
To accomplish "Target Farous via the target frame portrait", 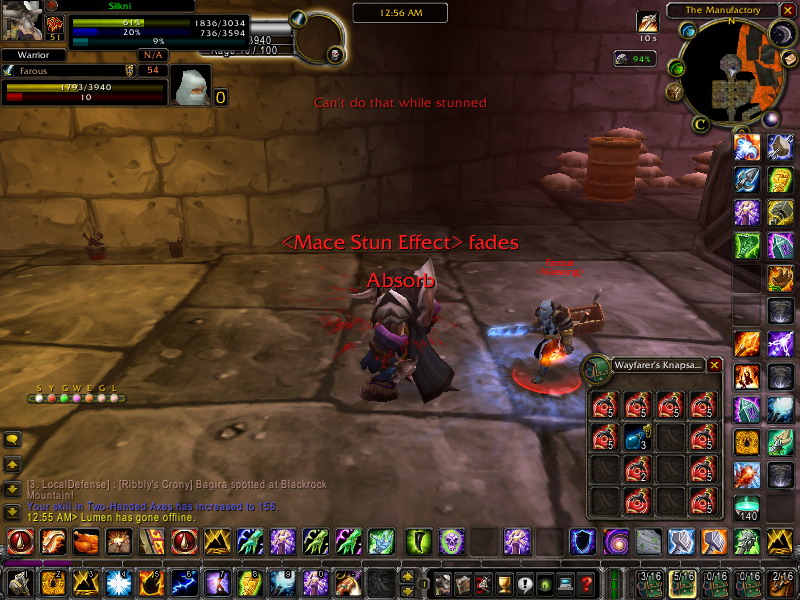I will tap(190, 88).
